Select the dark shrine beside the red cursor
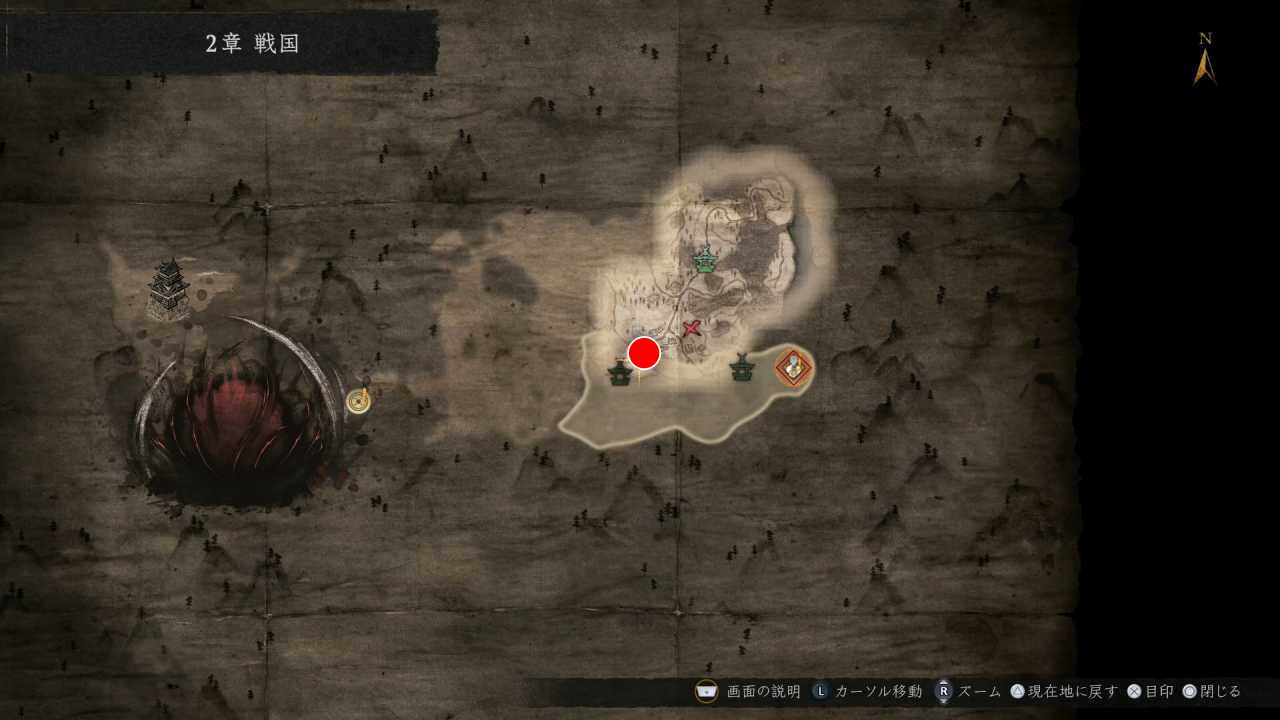Screen dimensions: 1280x720 (x=620, y=373)
